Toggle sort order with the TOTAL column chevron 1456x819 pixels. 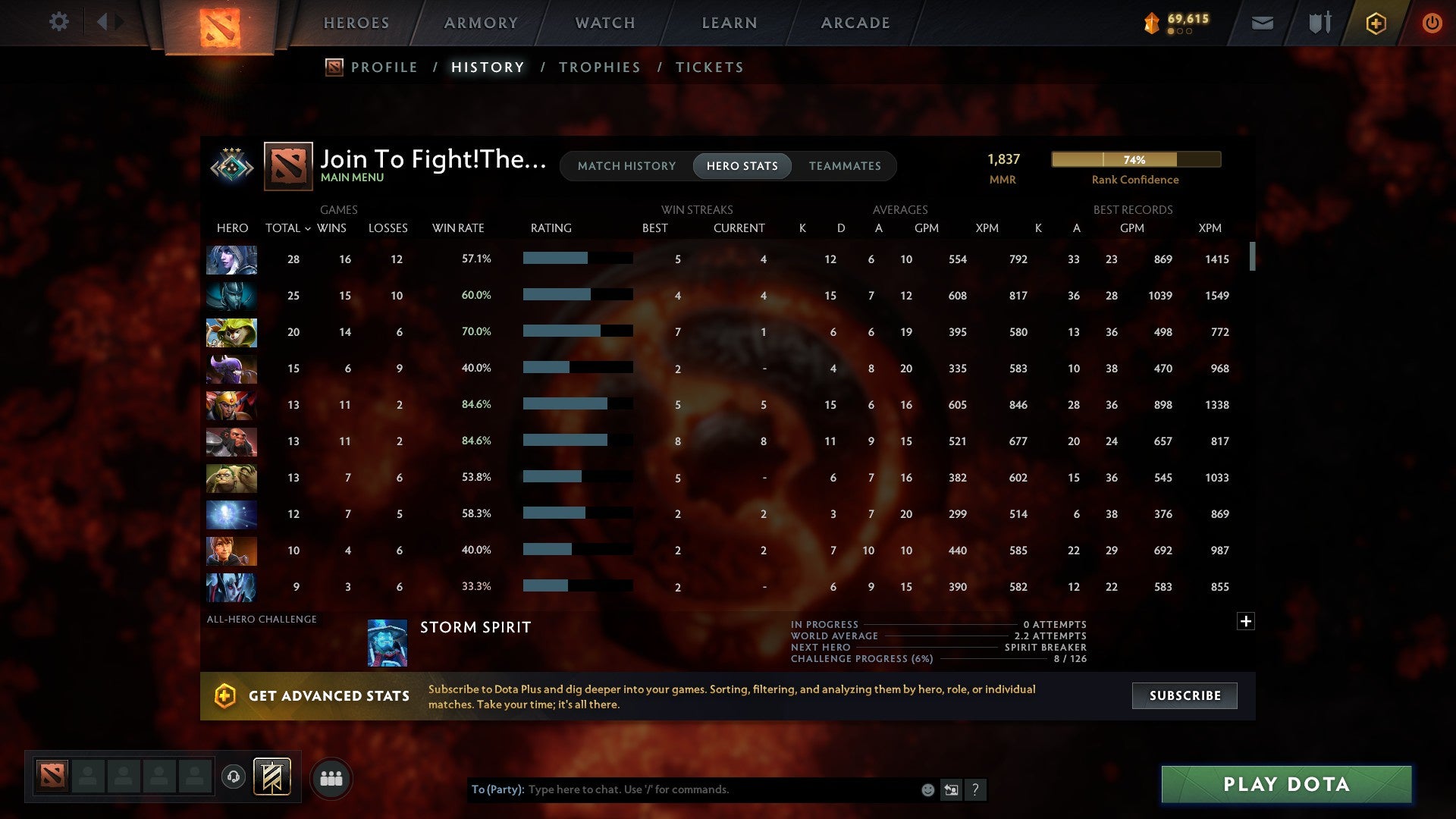(x=307, y=228)
